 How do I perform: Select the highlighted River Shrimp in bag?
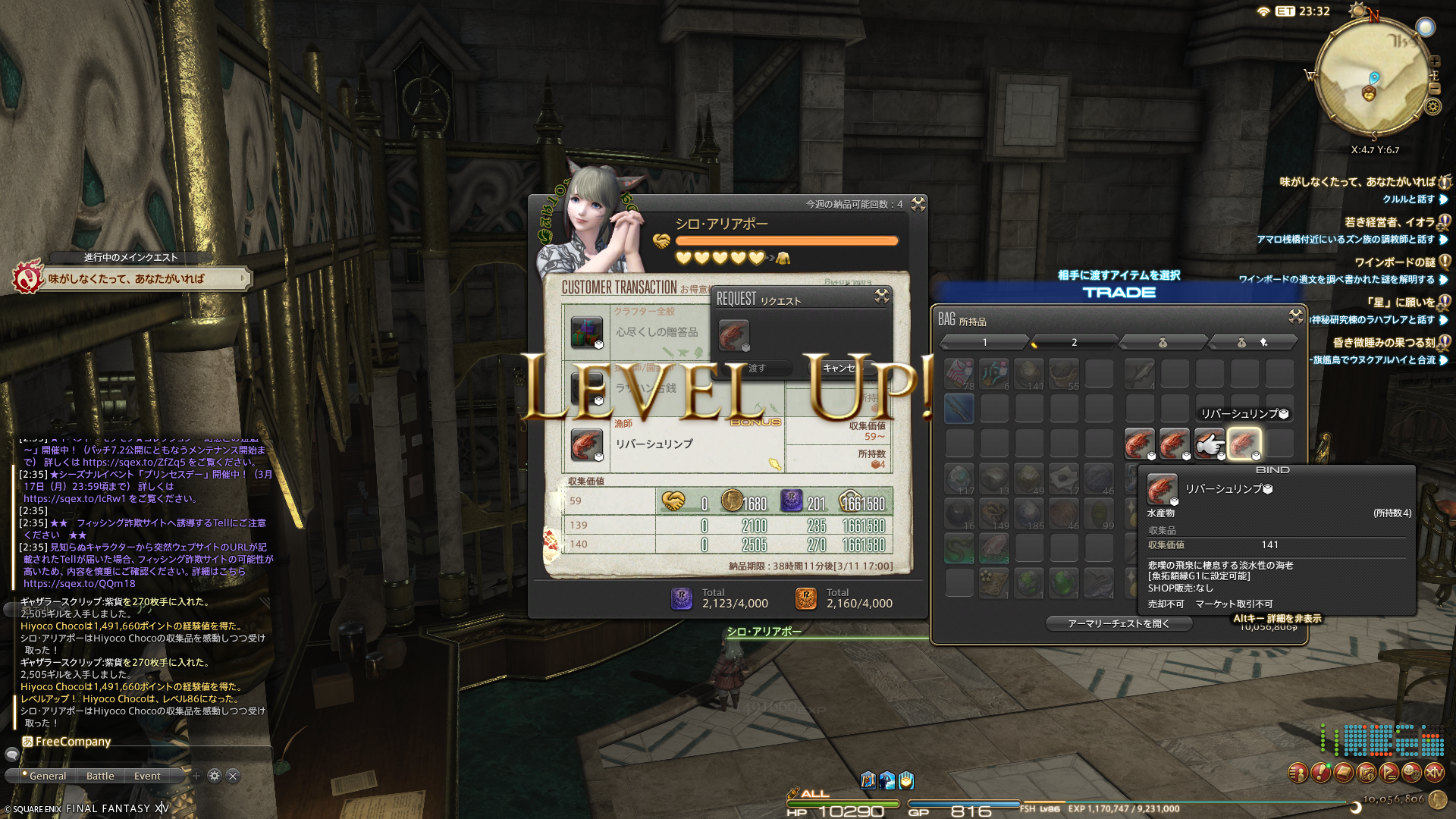click(1244, 443)
